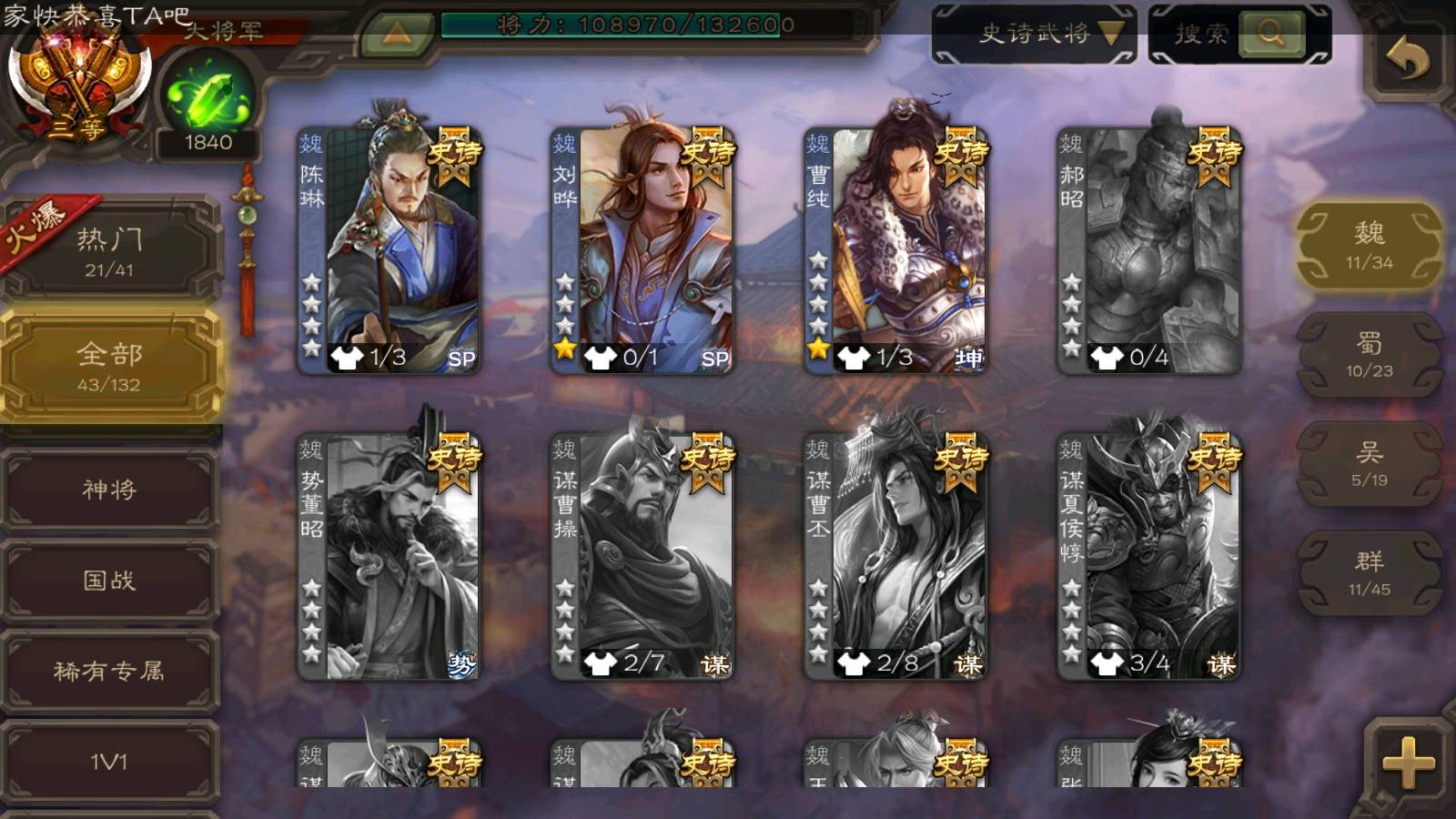
Task: Go back with the return arrow
Action: coord(1407,60)
